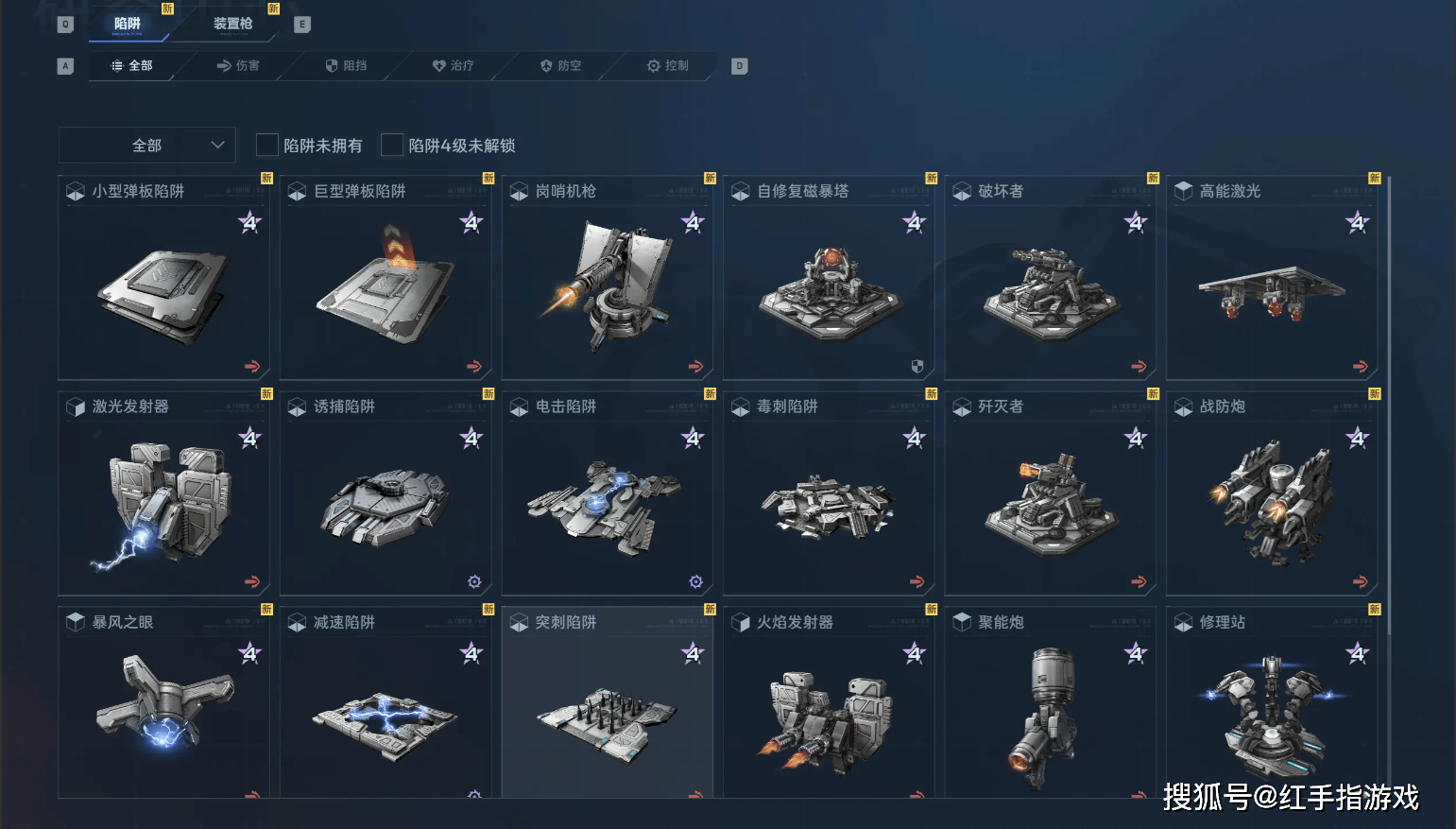Toggle the 陷阱未拥有 checkbox
Image resolution: width=1456 pixels, height=829 pixels.
[267, 146]
